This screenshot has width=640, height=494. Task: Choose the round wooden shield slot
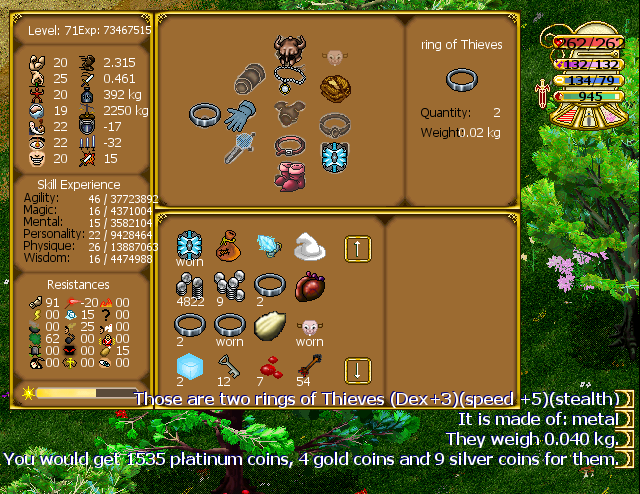pyautogui.click(x=334, y=88)
